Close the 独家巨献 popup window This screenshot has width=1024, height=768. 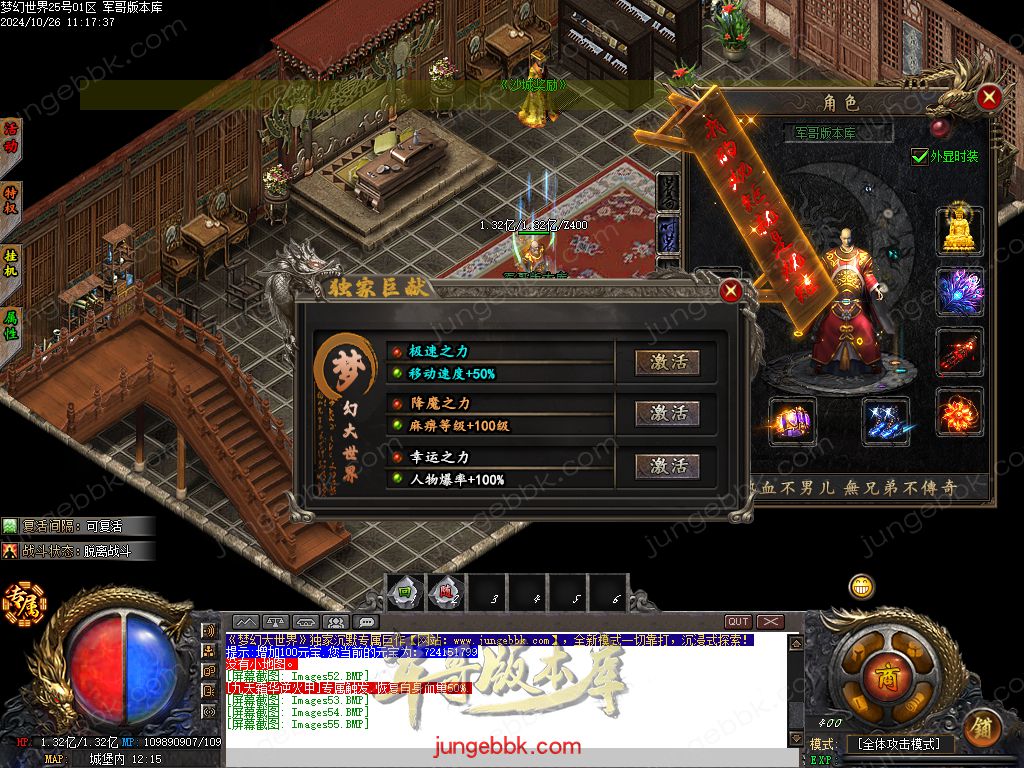[x=731, y=291]
